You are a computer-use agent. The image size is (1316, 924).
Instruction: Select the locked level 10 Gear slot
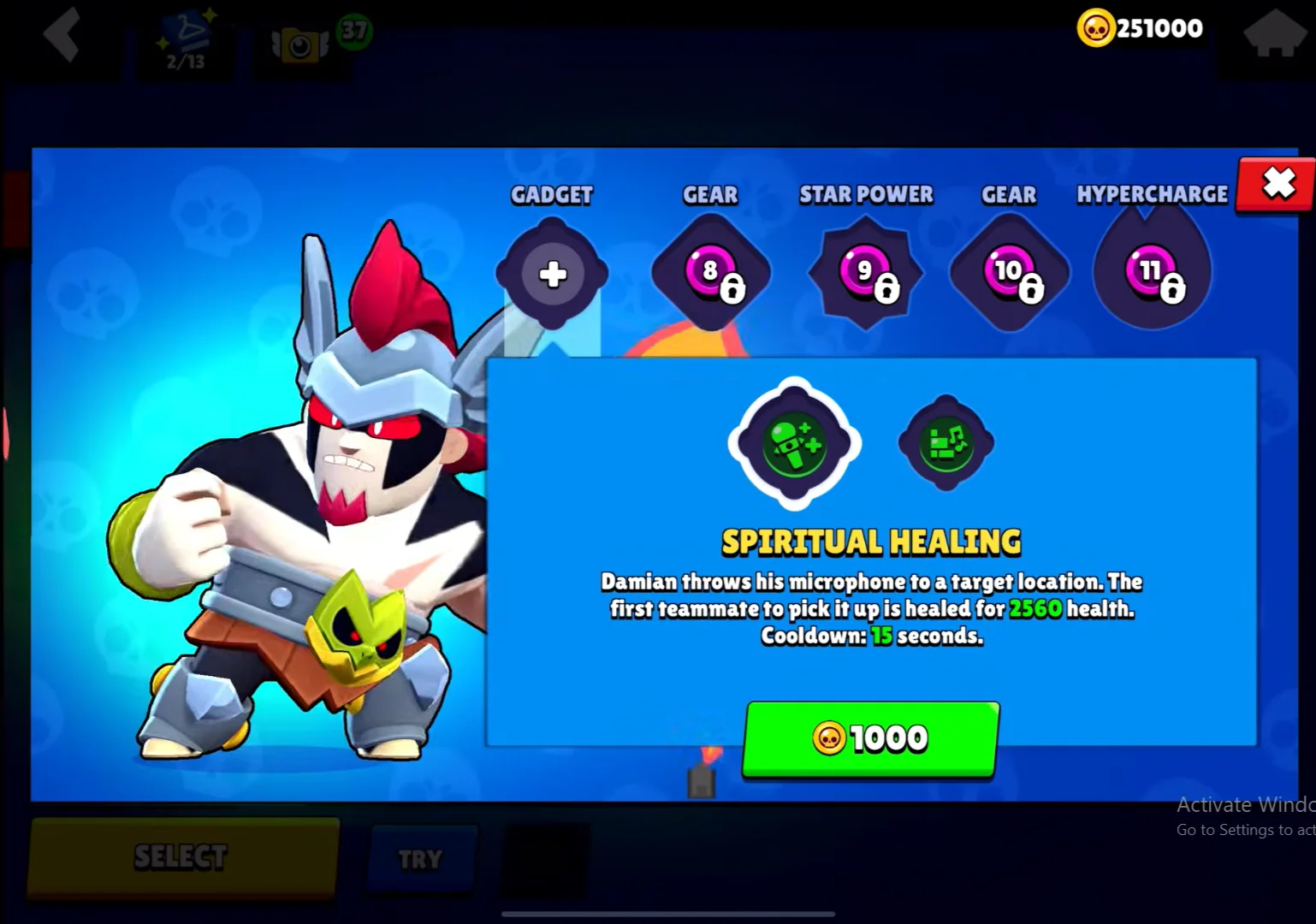tap(1010, 274)
